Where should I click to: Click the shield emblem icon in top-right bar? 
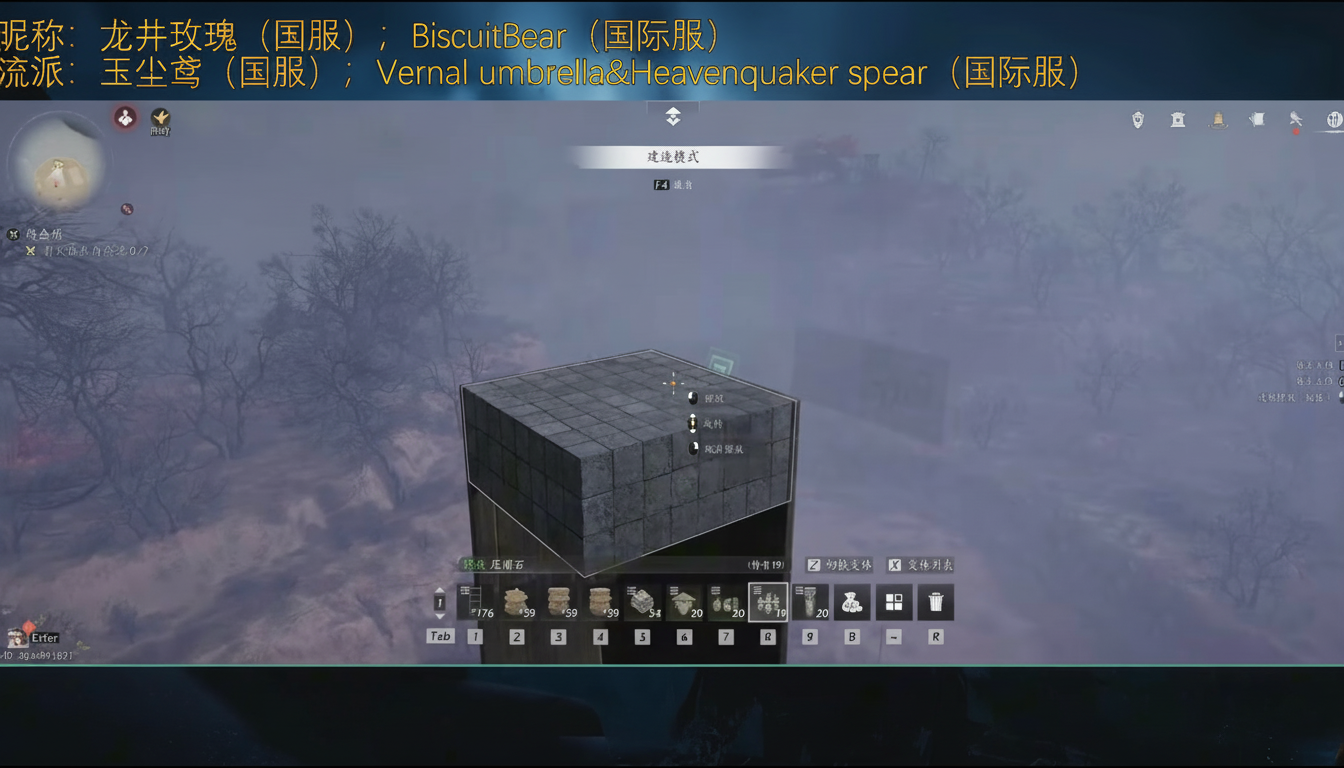click(1139, 119)
